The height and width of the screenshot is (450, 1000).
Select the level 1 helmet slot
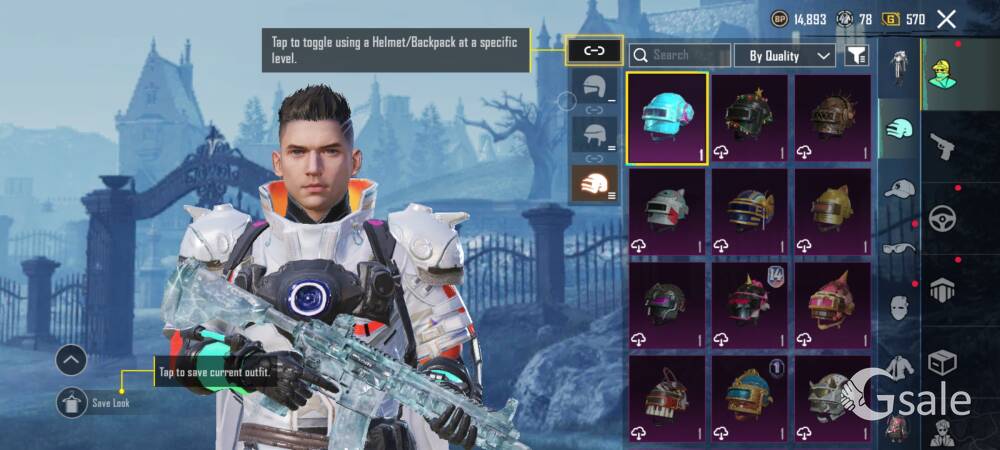[594, 86]
